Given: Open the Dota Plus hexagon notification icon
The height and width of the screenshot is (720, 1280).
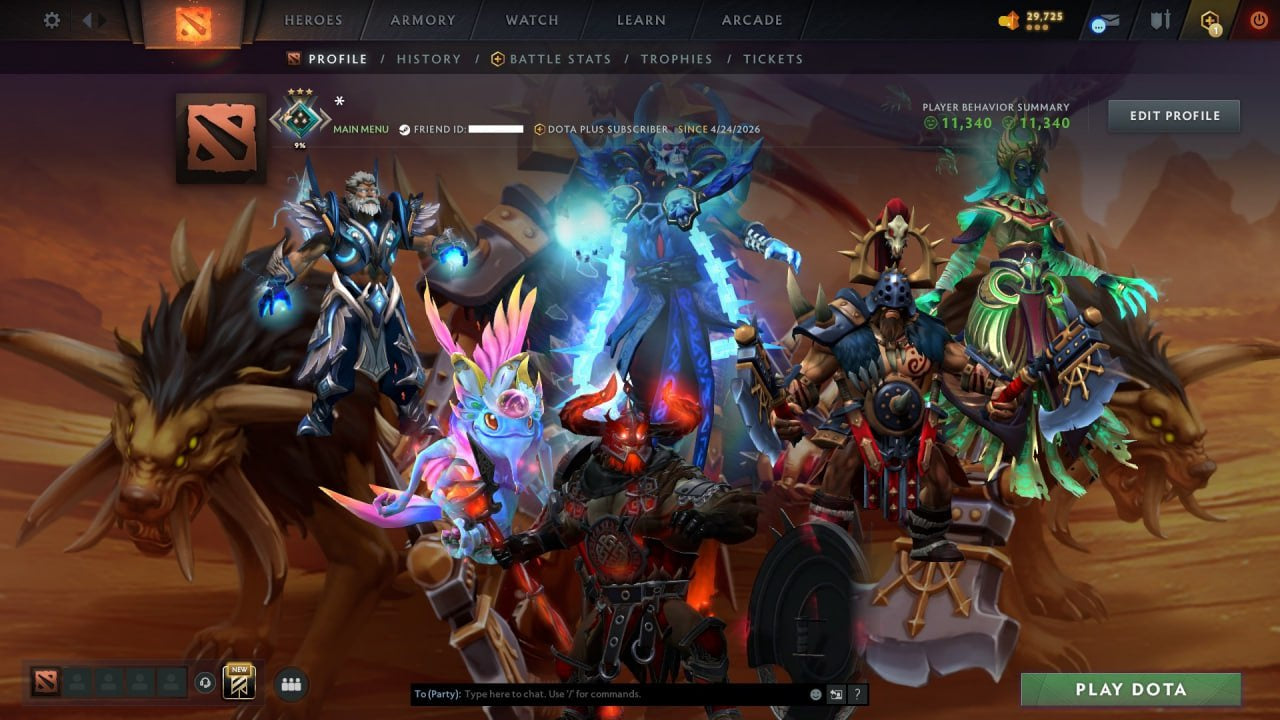Looking at the screenshot, I should pyautogui.click(x=1208, y=19).
